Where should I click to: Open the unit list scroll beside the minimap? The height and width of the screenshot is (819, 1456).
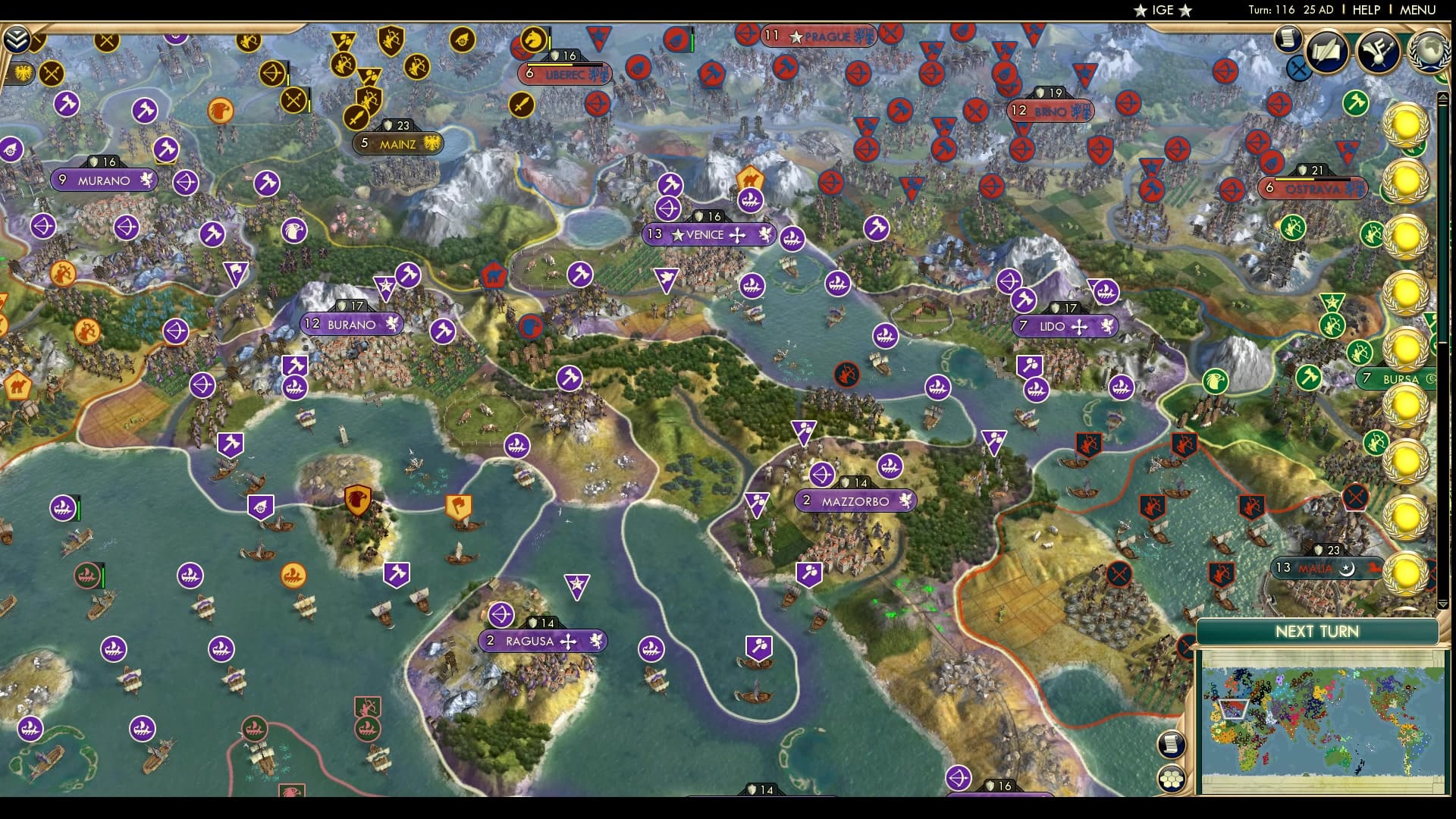1172,745
